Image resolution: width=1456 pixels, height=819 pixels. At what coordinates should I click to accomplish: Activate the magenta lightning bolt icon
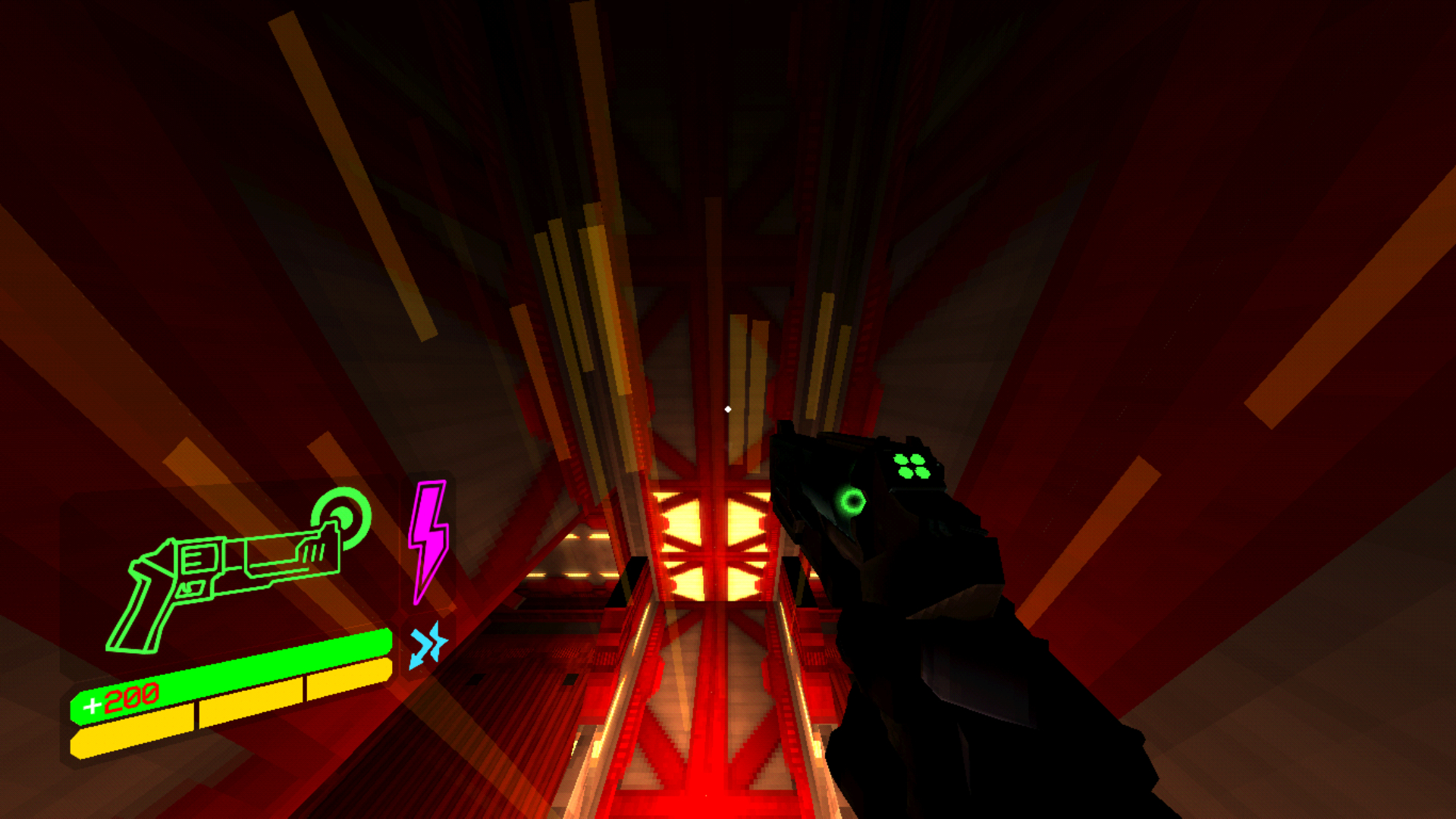[x=428, y=538]
